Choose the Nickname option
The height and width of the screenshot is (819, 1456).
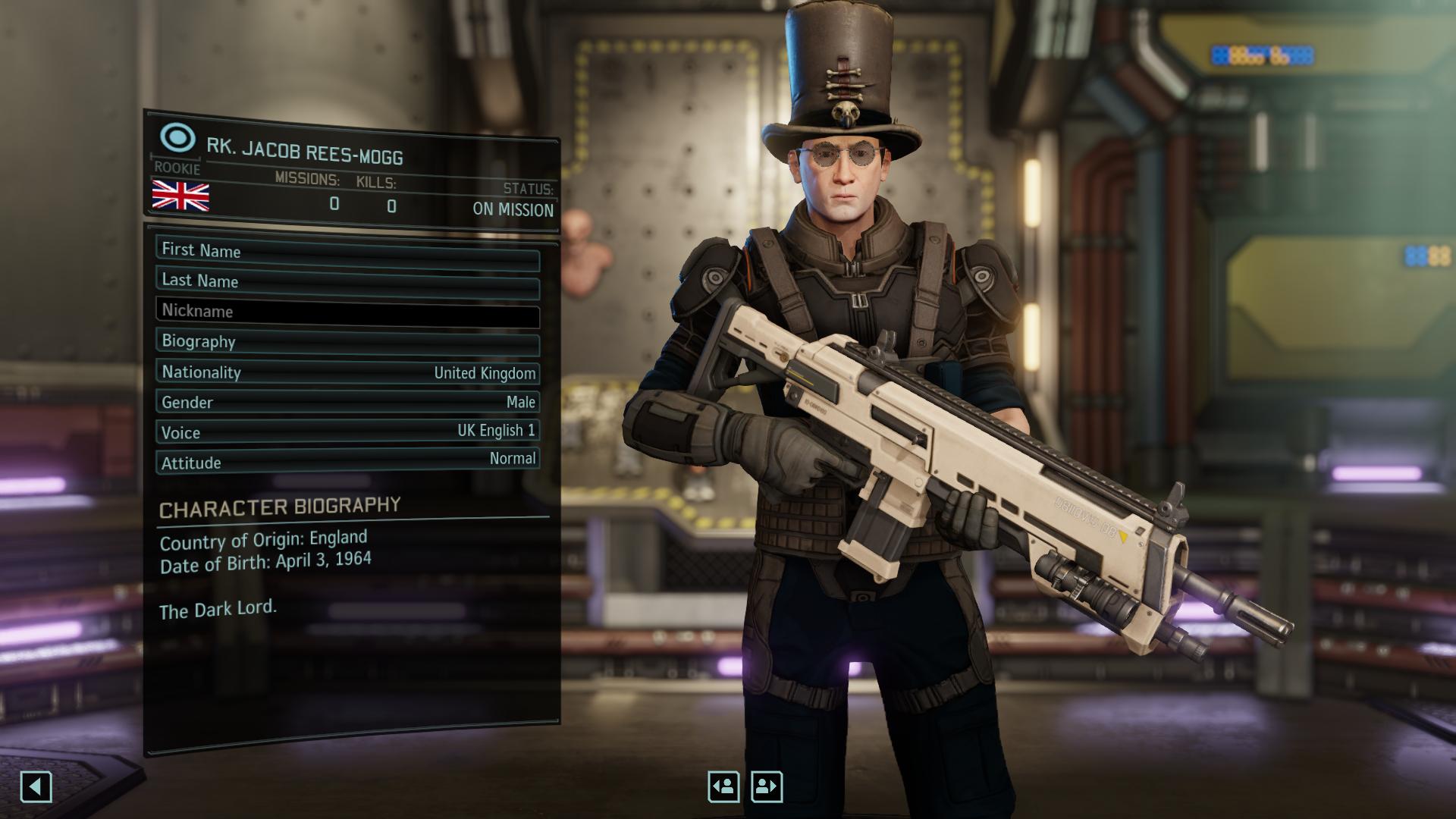tap(347, 312)
